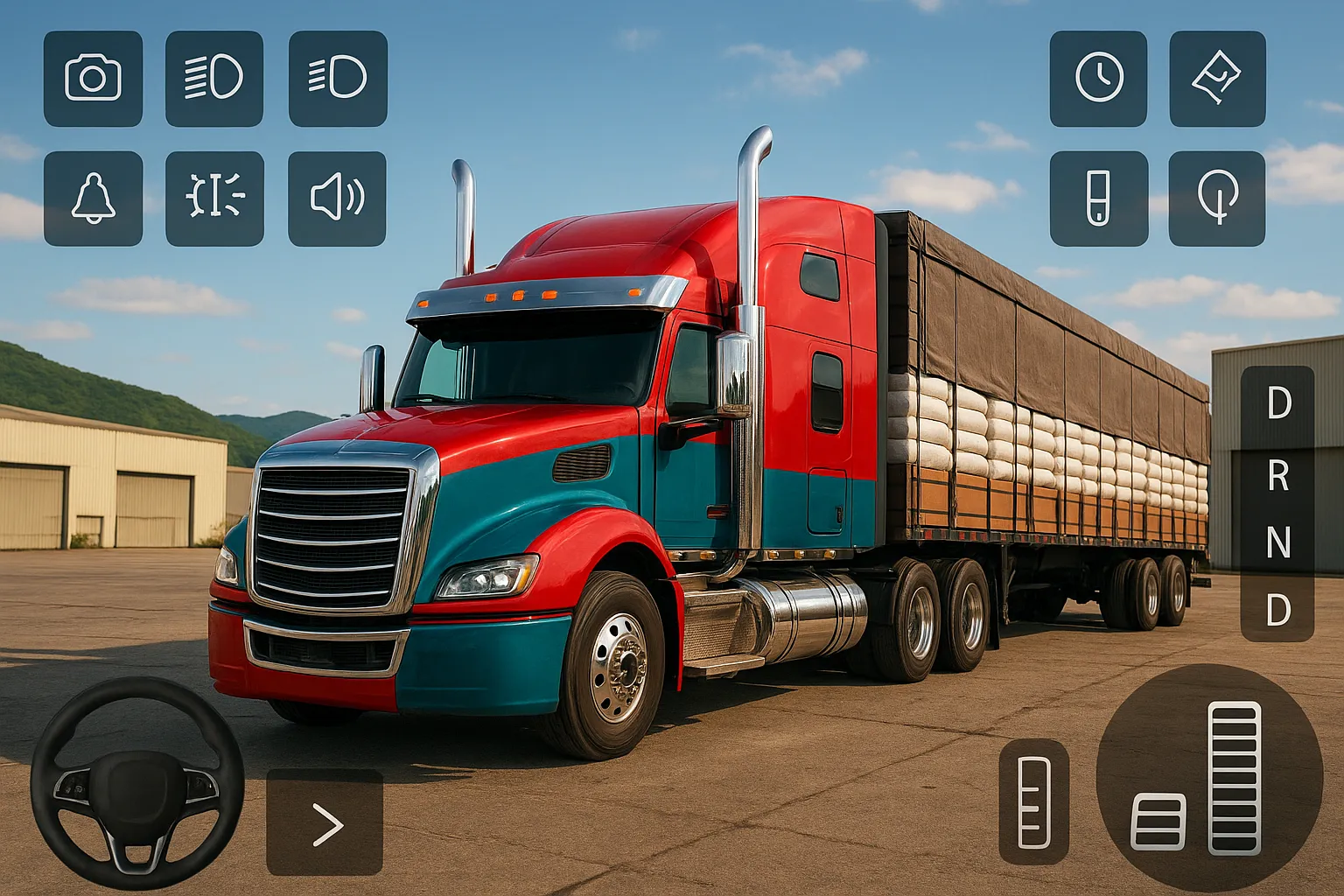Apply the wide brake pedal
Viewport: 1344px width, 896px height.
tap(1158, 822)
